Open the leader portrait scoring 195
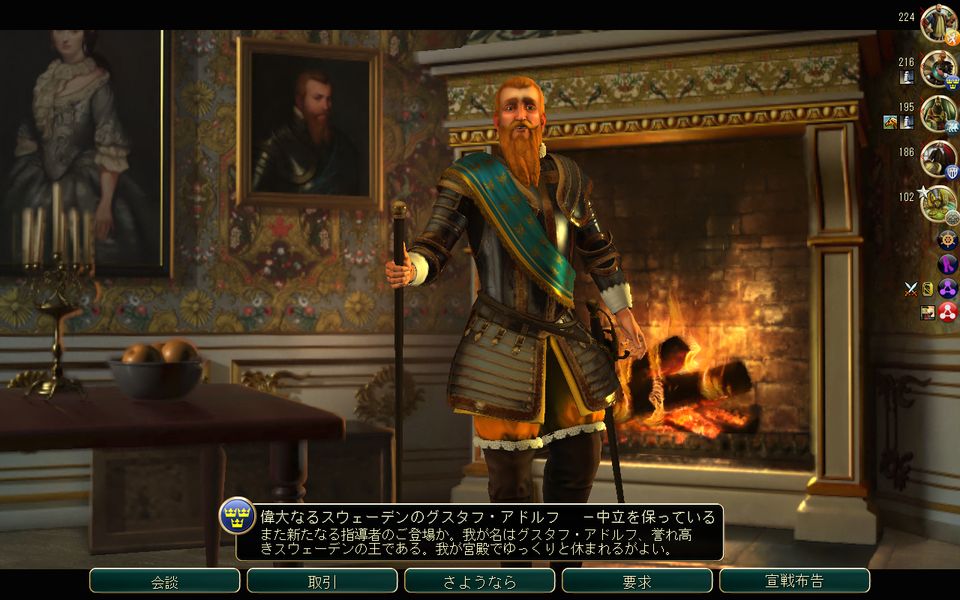The image size is (960, 600). tap(938, 113)
